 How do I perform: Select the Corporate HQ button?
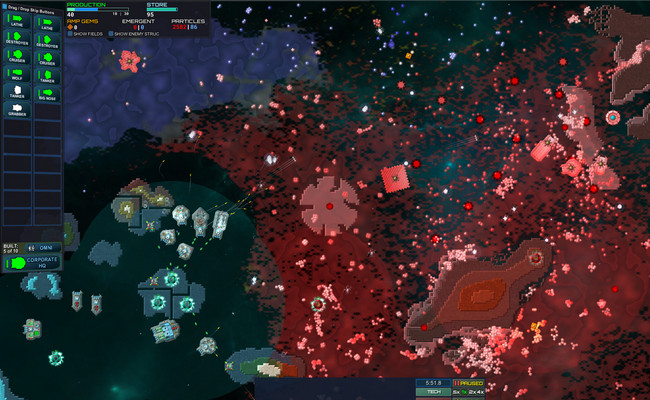(32, 262)
